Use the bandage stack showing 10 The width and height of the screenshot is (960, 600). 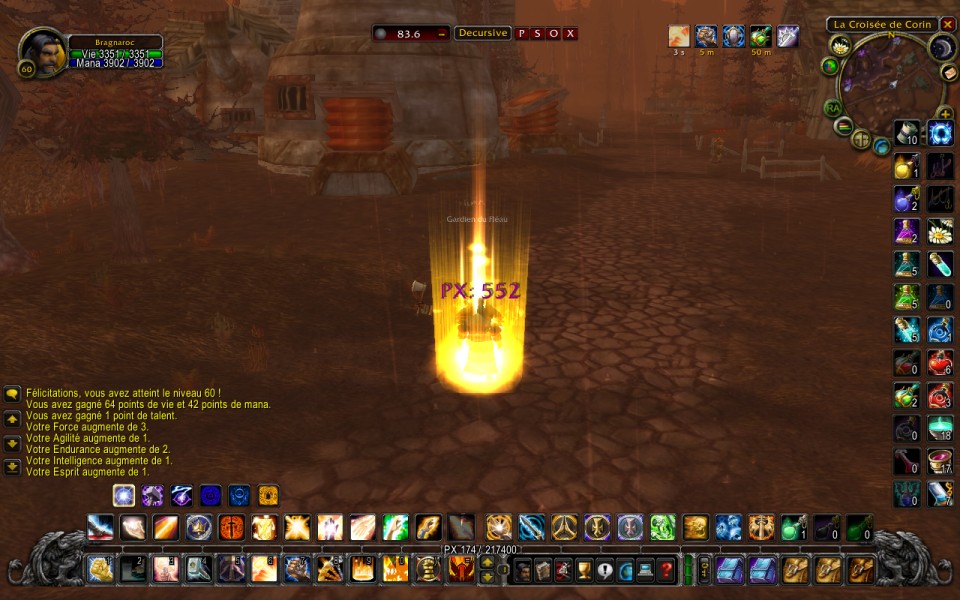pos(907,133)
